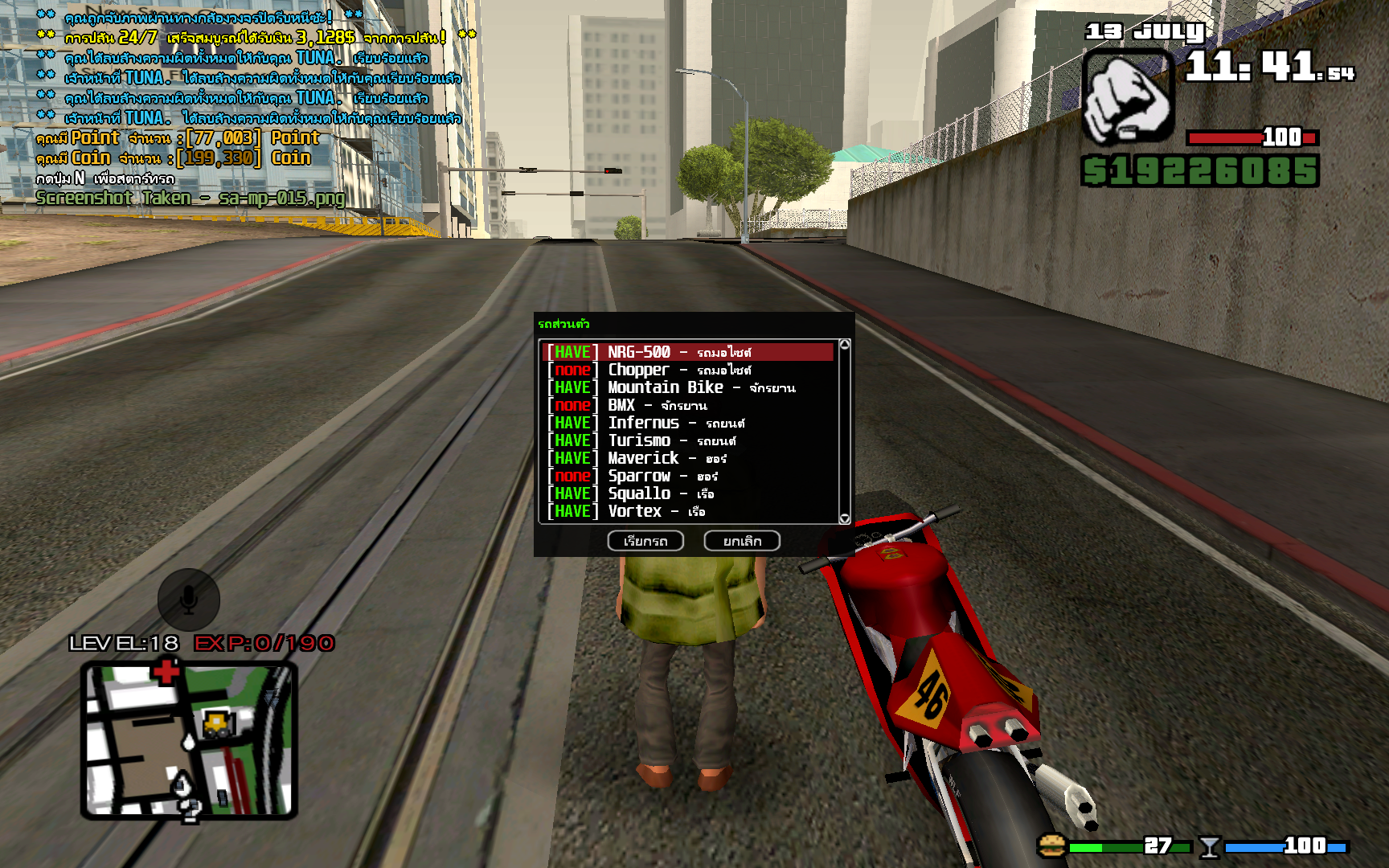1389x868 pixels.
Task: Choose the Chopper entry in list
Action: (x=688, y=370)
